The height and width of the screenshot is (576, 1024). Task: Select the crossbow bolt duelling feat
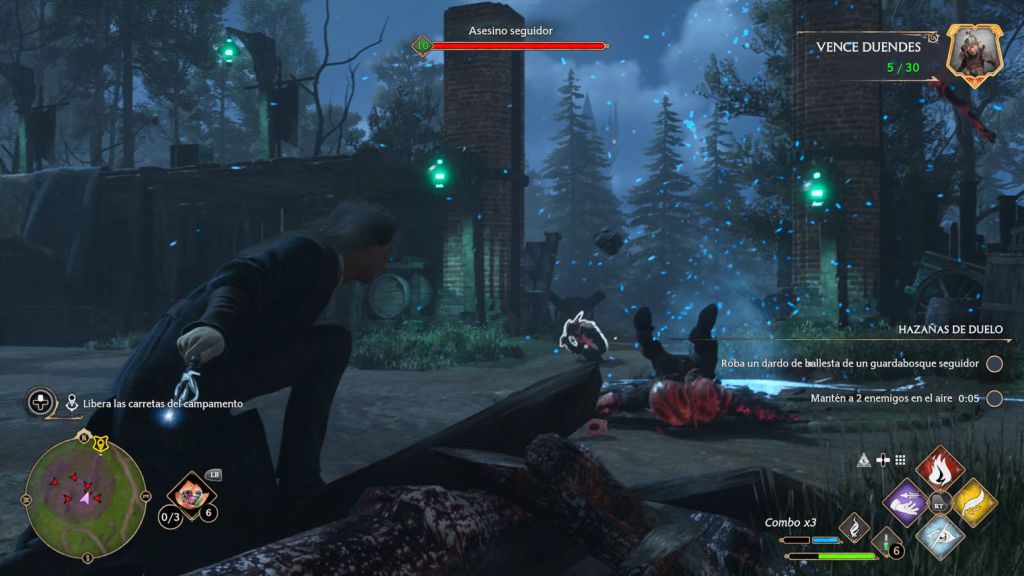850,364
